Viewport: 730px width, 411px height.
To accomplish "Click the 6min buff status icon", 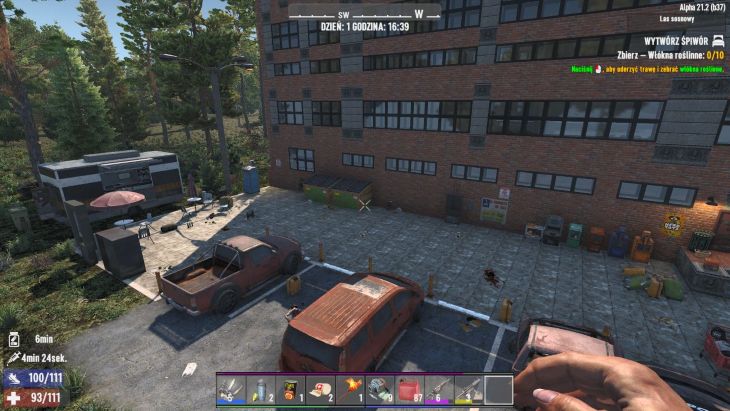I will [15, 339].
